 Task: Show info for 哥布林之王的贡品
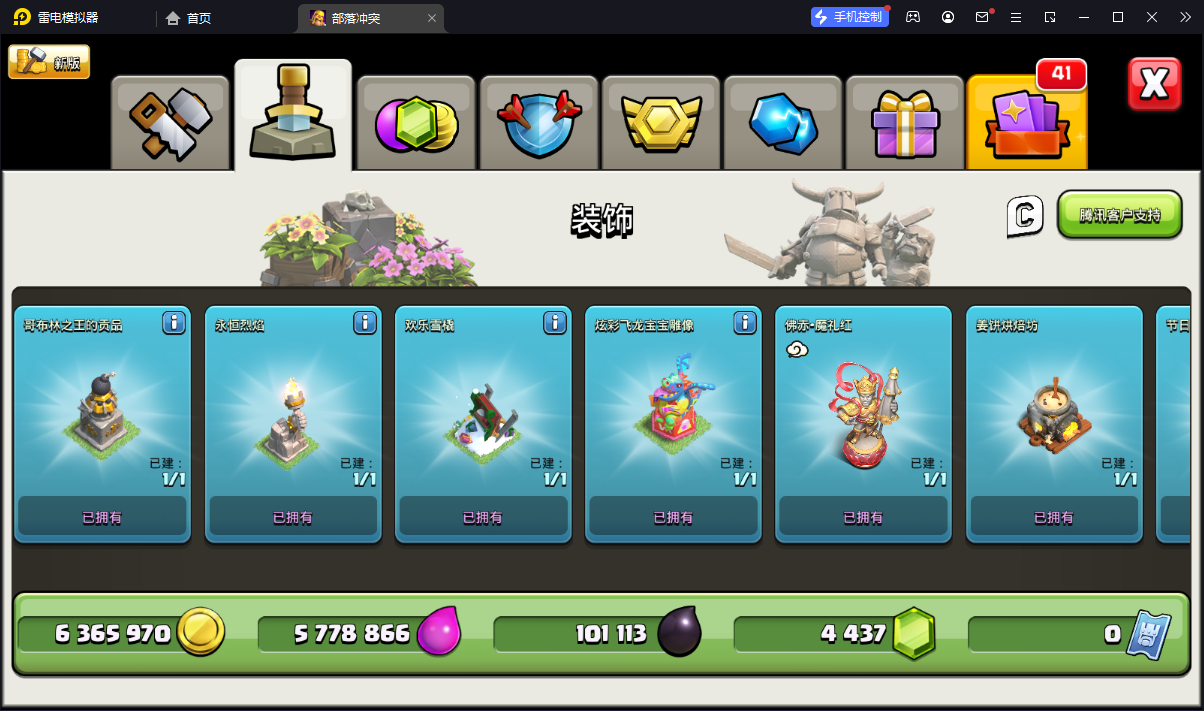174,323
